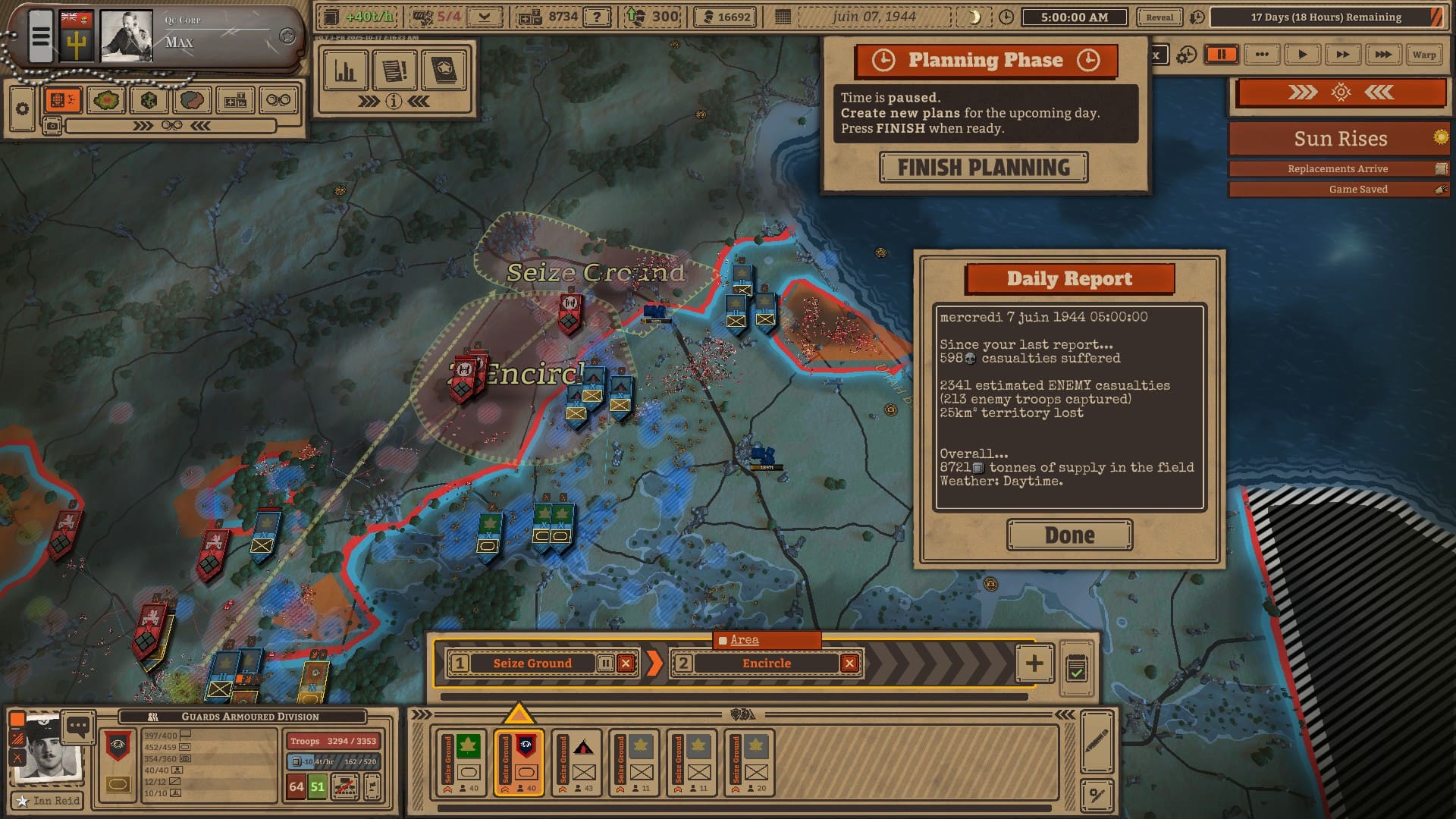Open the Replacements Arrive notification
This screenshot has height=819, width=1456.
click(1338, 169)
